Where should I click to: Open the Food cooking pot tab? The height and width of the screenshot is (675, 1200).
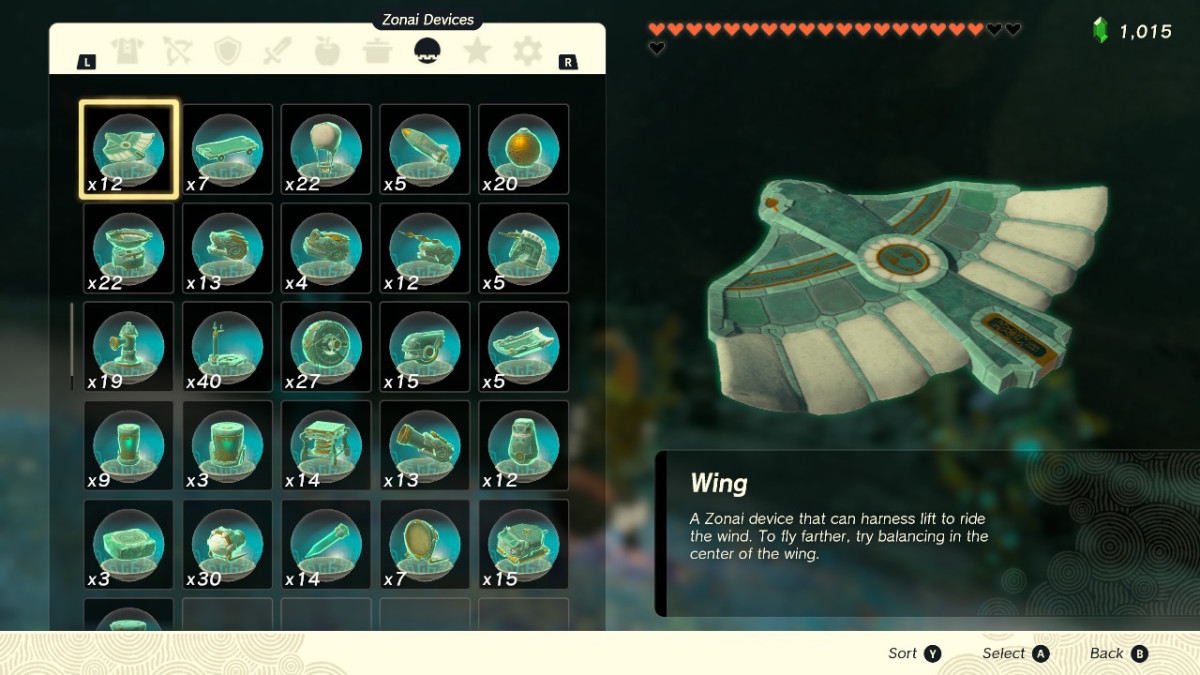(377, 51)
